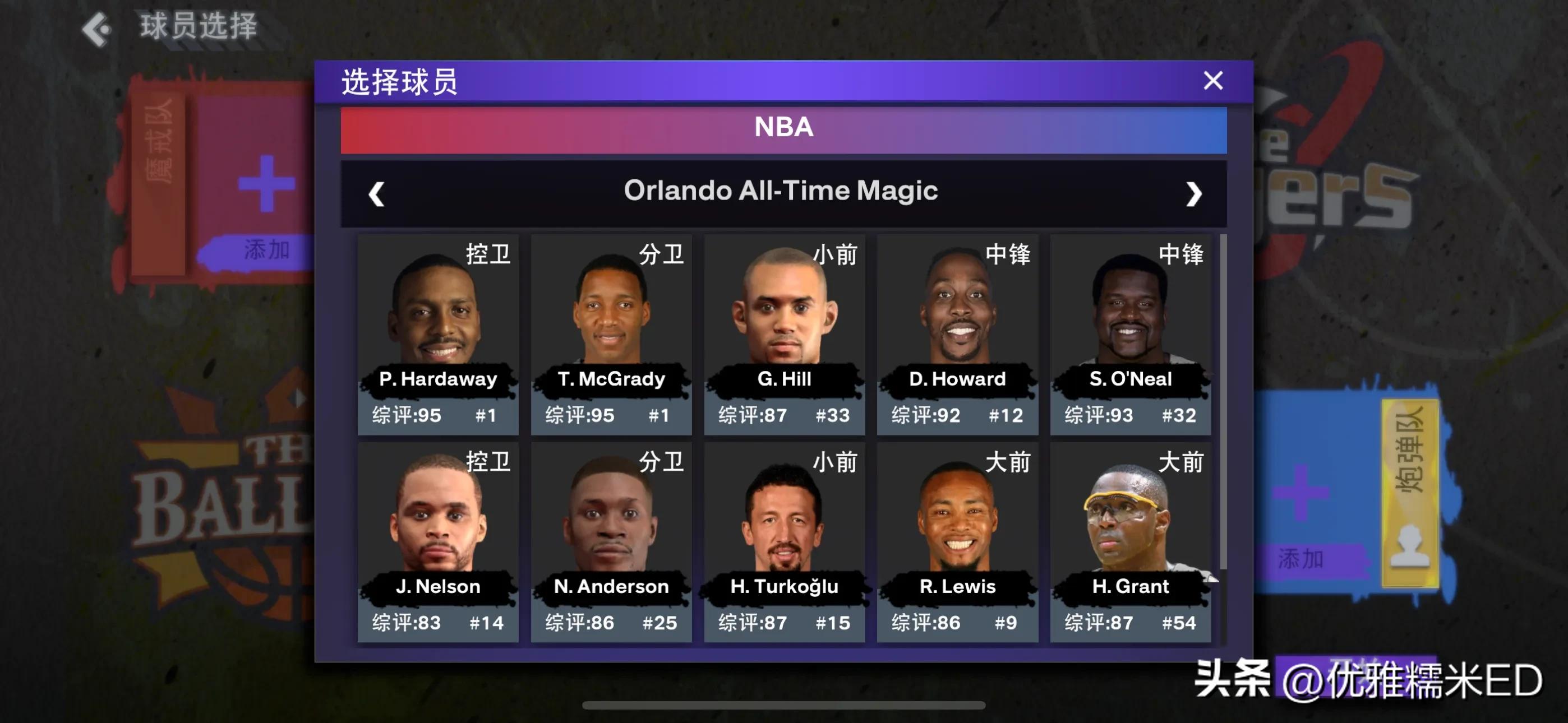Close the 选择球员 dialog

(x=1212, y=81)
